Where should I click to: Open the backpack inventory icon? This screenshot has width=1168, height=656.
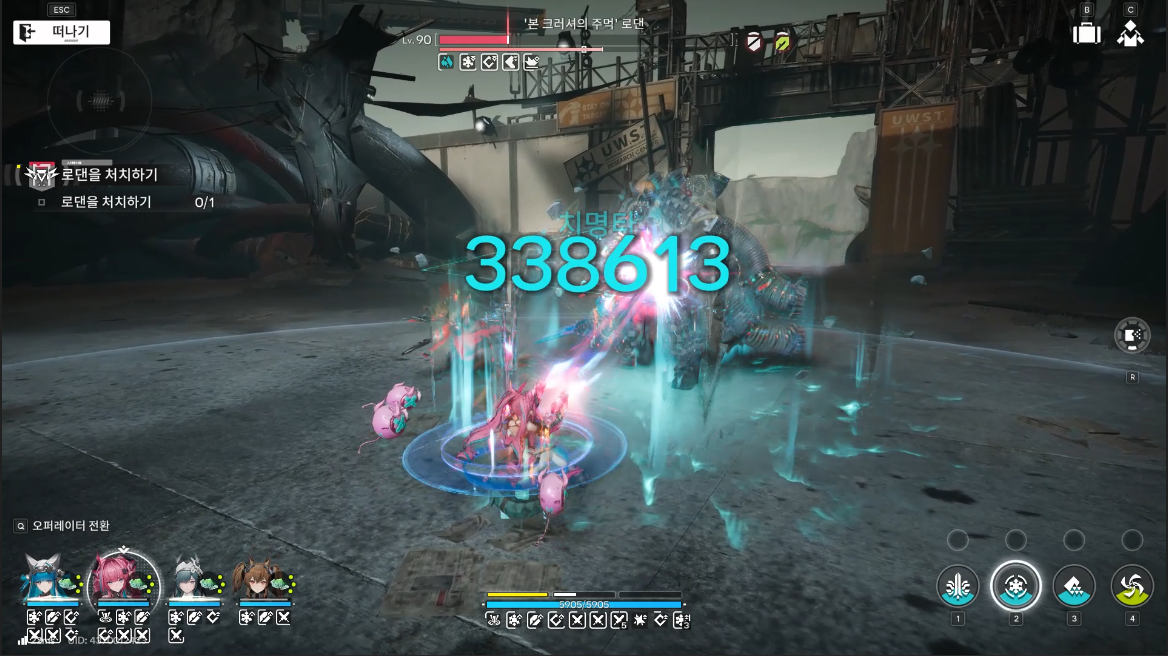[x=1086, y=33]
